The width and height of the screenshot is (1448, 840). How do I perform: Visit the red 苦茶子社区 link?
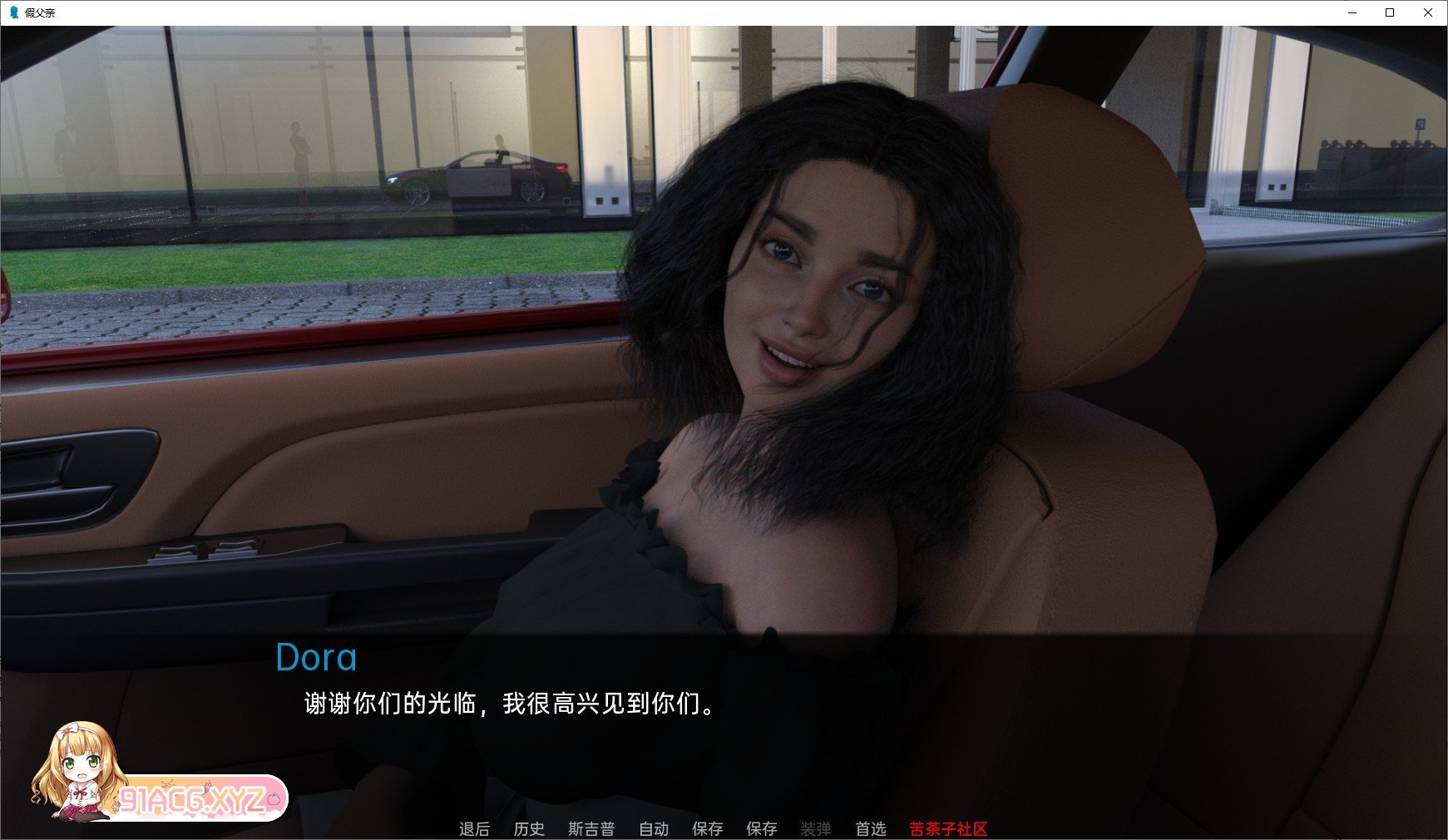[x=948, y=828]
